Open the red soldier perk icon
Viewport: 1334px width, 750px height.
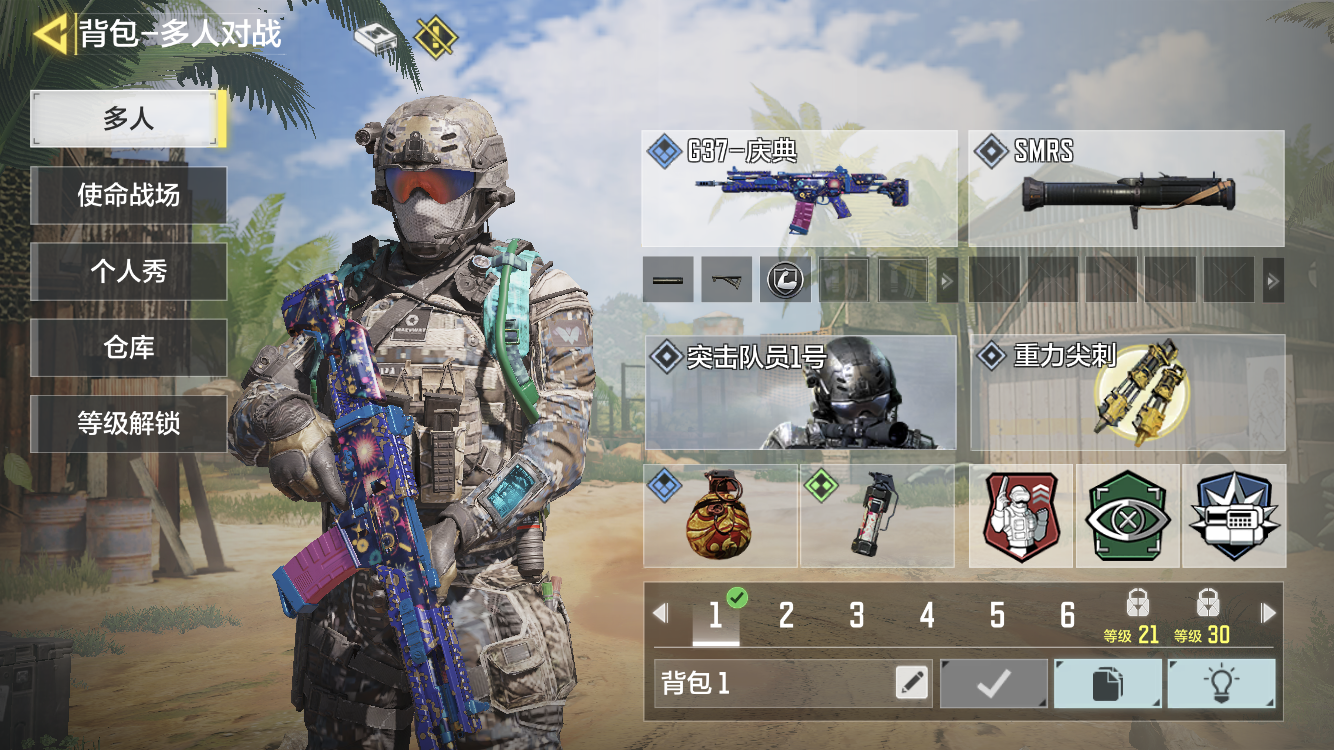click(x=1021, y=516)
